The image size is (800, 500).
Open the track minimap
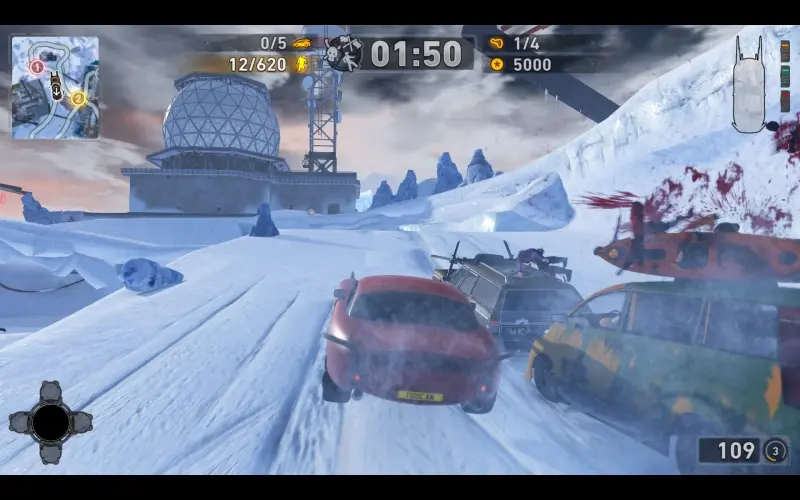point(55,86)
